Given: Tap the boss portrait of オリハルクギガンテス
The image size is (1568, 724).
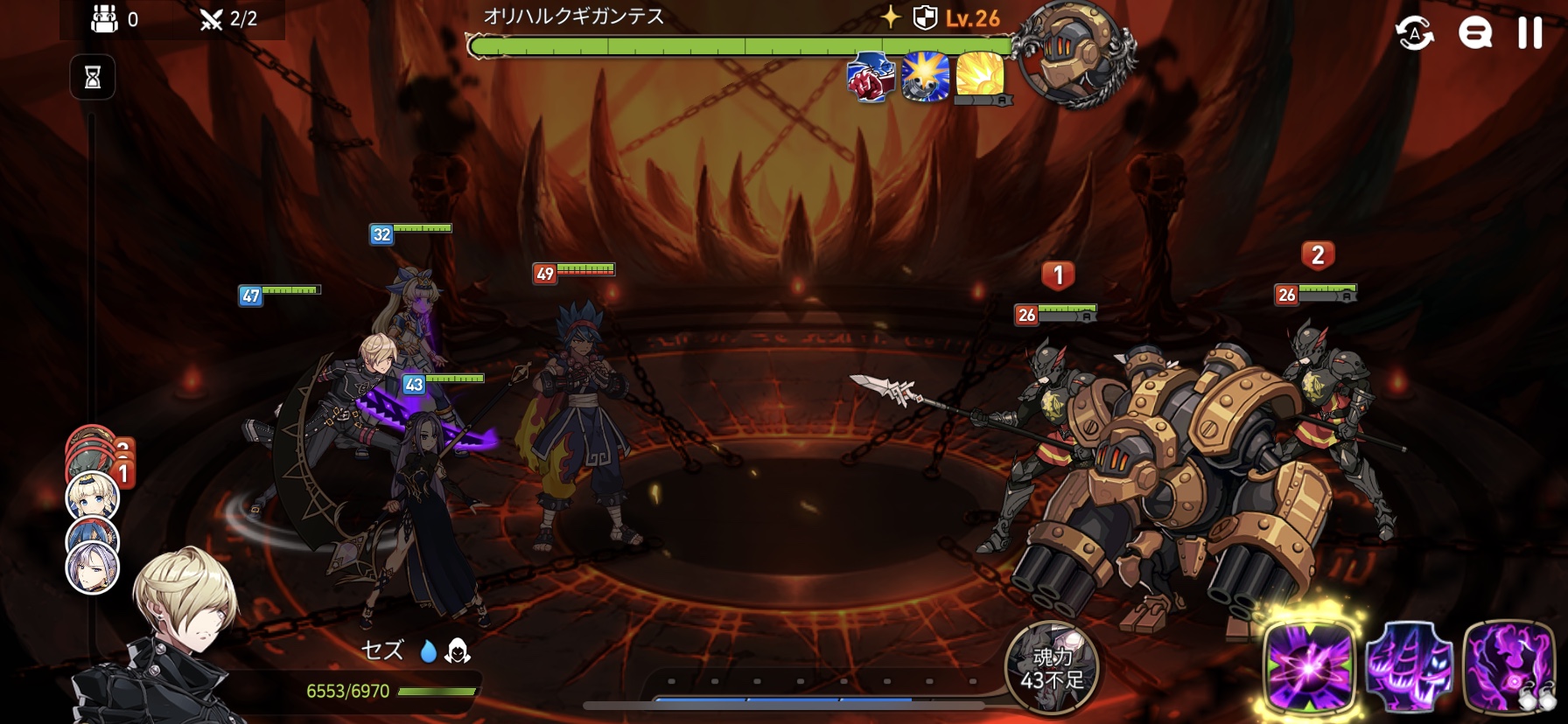Looking at the screenshot, I should pos(1075,54).
